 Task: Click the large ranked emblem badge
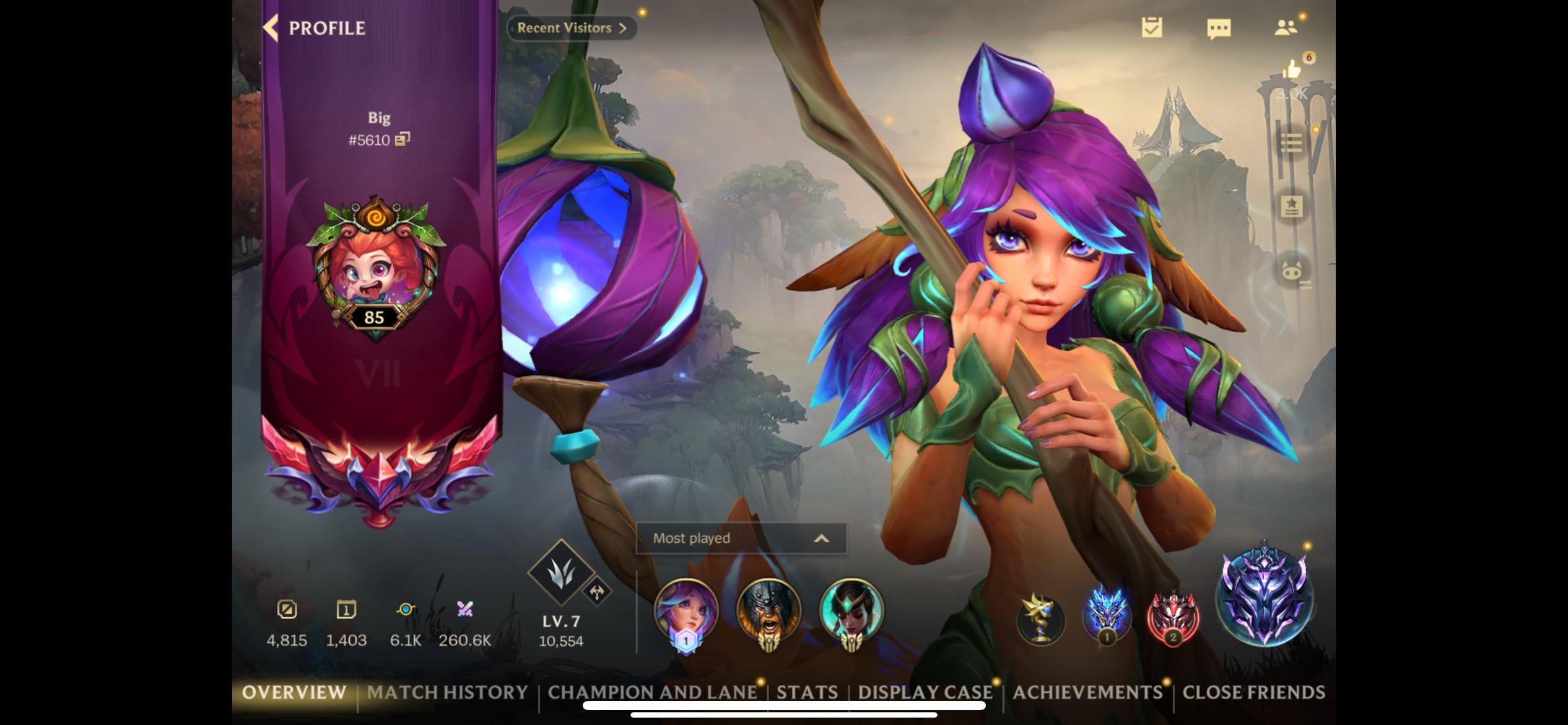pos(1264,595)
